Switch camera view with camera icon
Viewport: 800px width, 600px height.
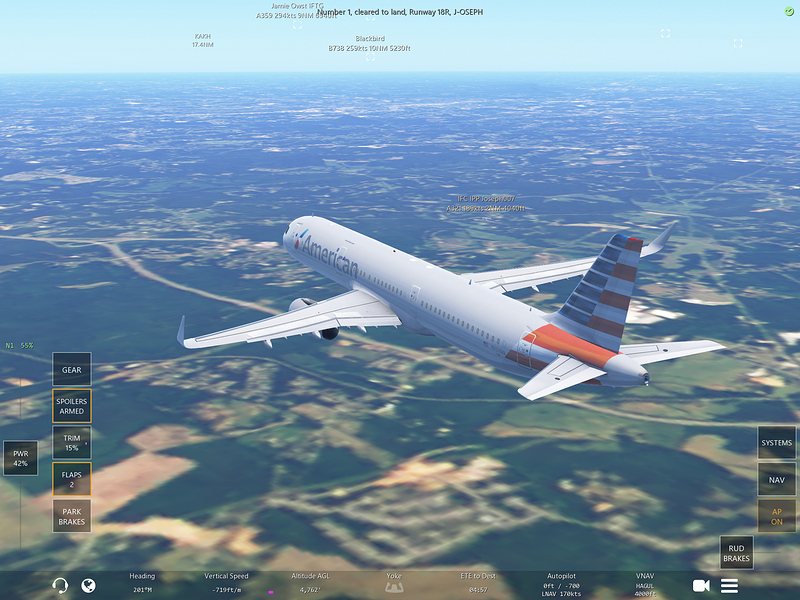coord(701,585)
